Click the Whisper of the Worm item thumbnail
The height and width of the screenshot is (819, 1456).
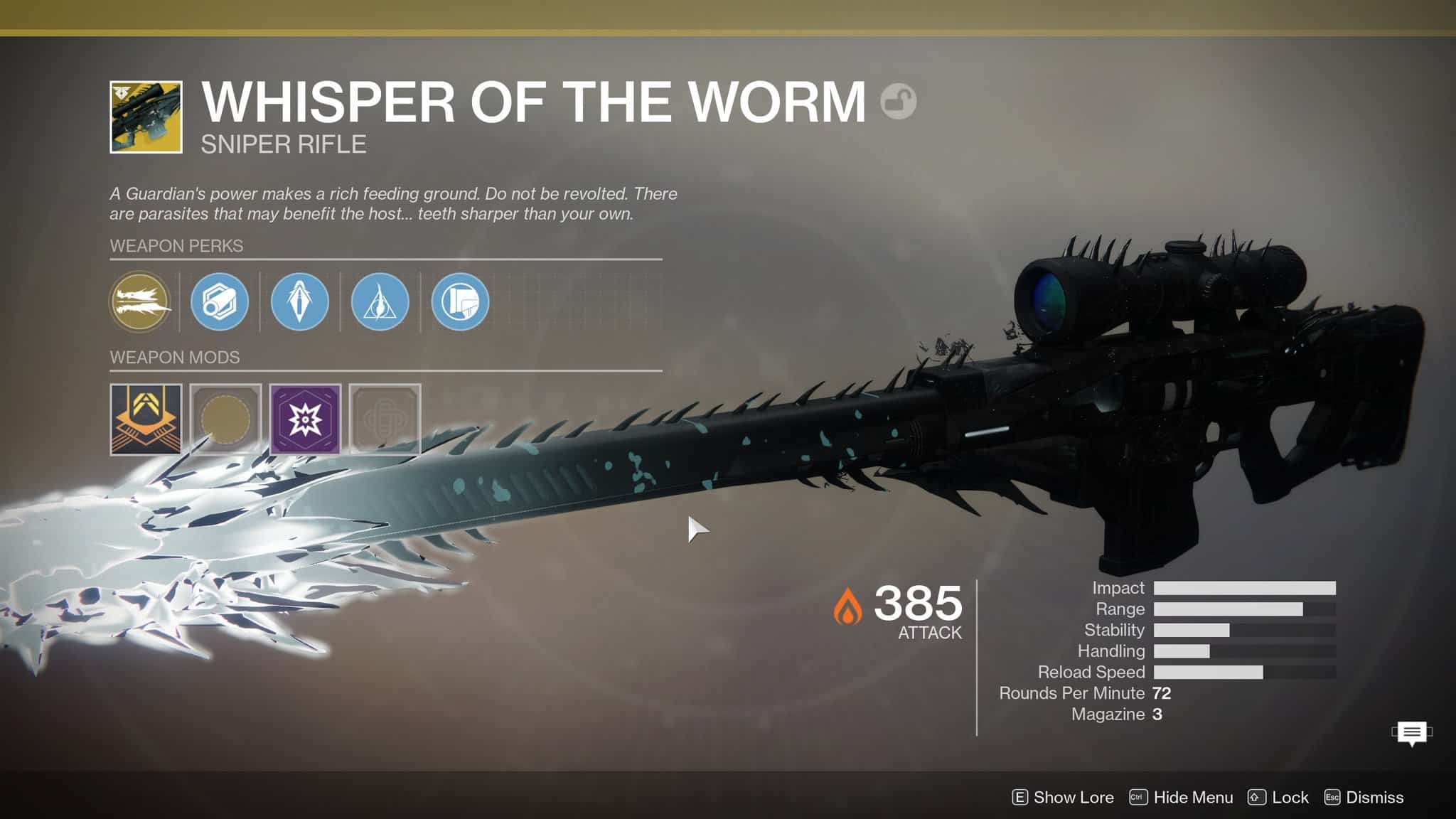click(146, 117)
